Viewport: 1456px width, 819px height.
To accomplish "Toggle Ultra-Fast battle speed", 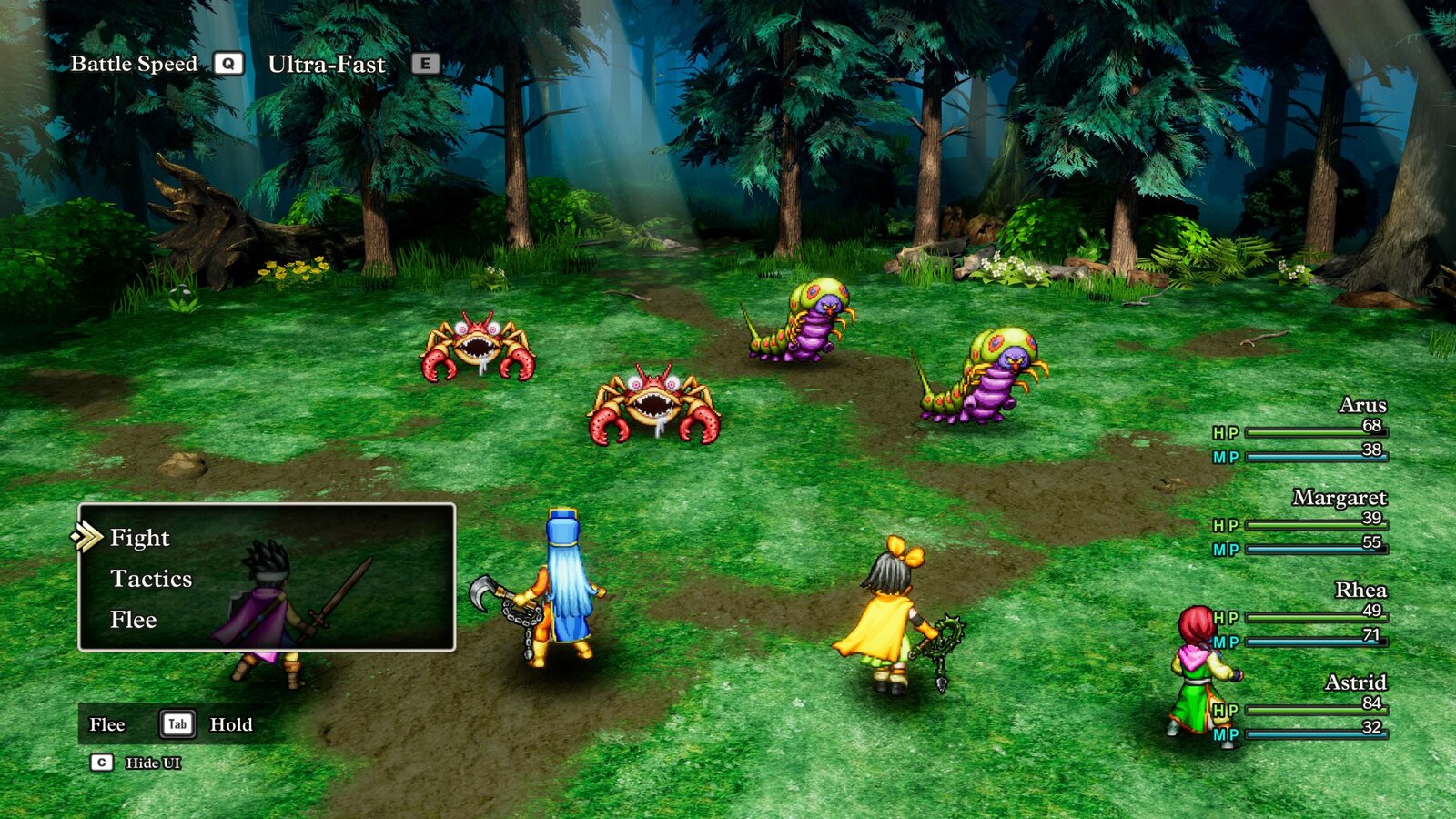I will pos(326,64).
